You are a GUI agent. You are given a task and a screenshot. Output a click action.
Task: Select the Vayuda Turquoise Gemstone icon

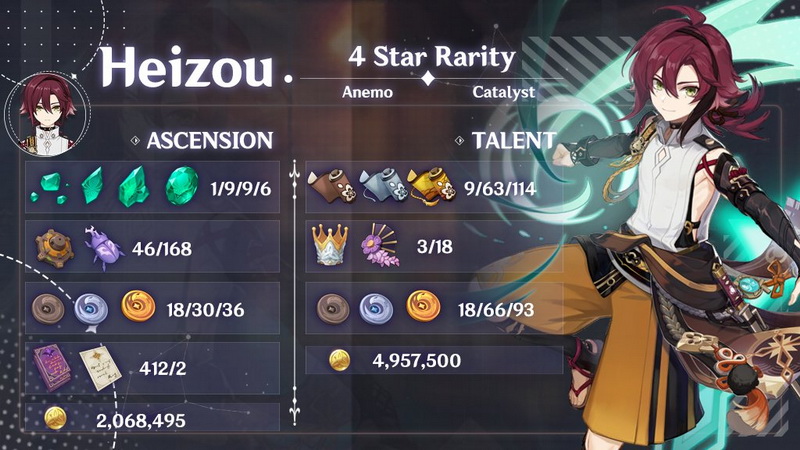coord(182,184)
